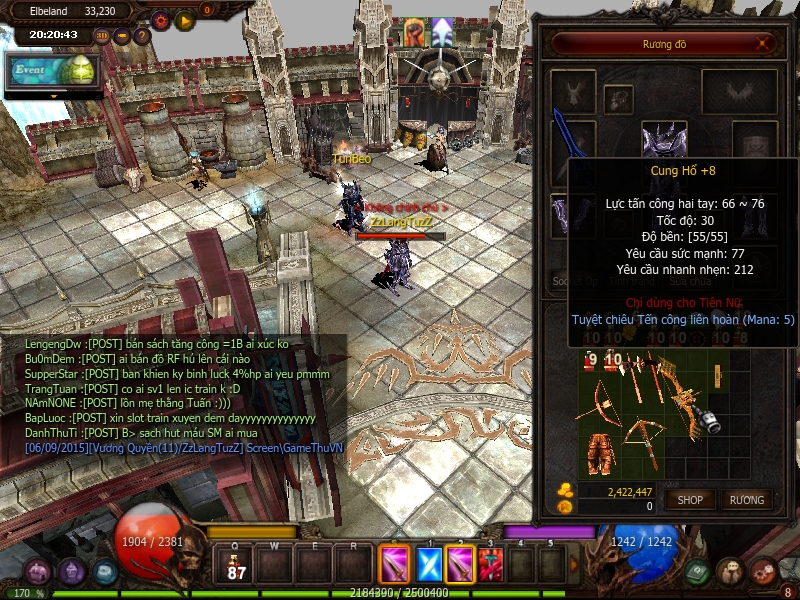Click the orange play arrow button
This screenshot has width=800, height=600.
coord(185,19)
